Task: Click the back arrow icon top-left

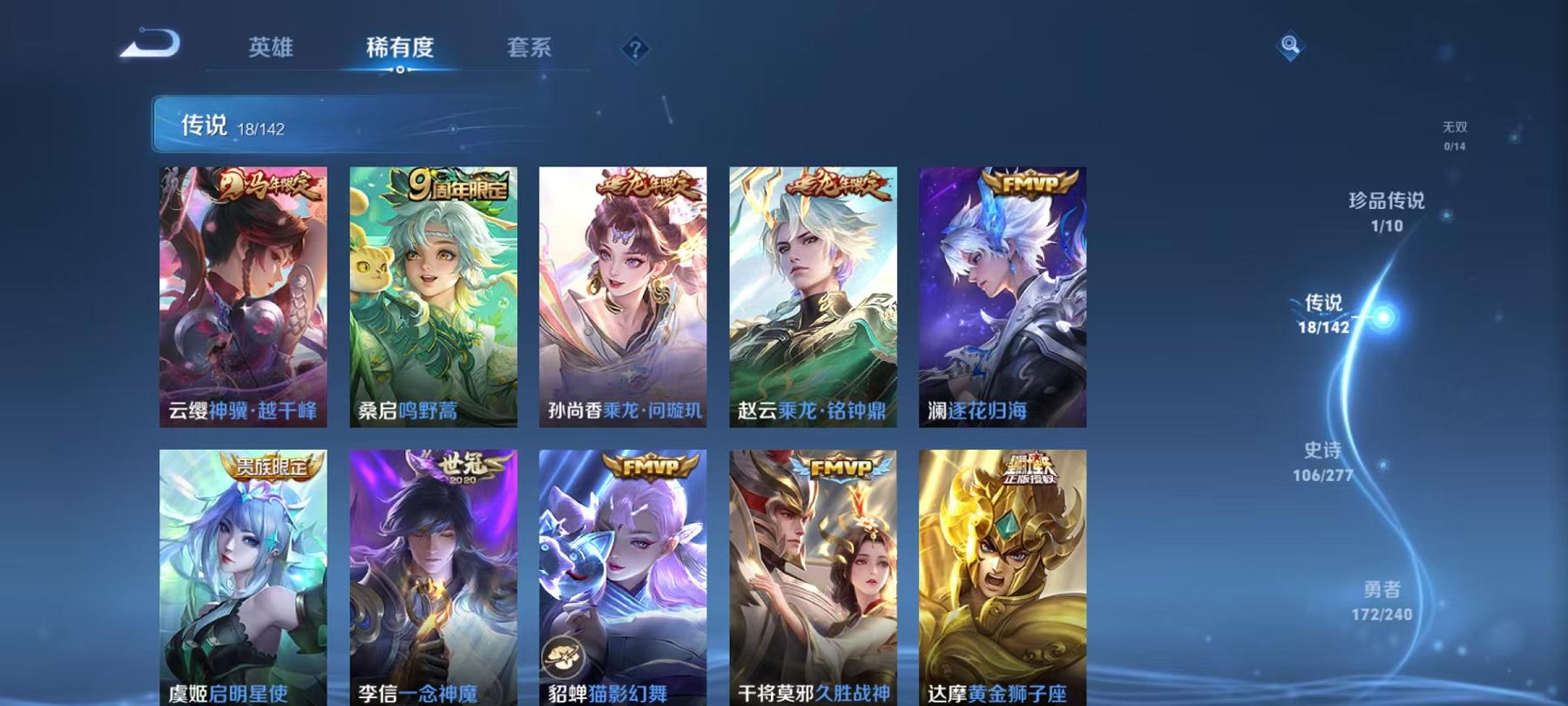Action: point(146,44)
